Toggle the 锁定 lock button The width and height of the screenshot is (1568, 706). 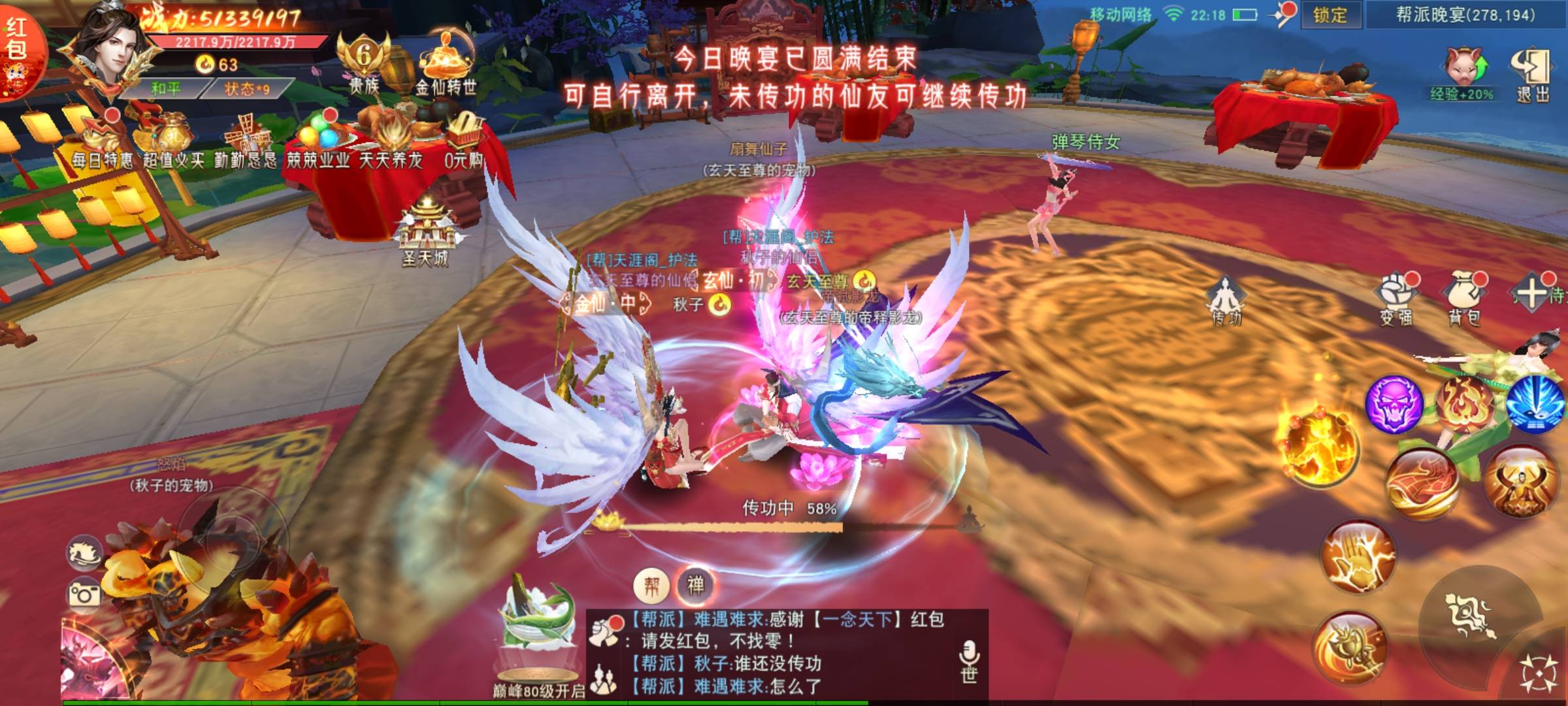(1330, 15)
